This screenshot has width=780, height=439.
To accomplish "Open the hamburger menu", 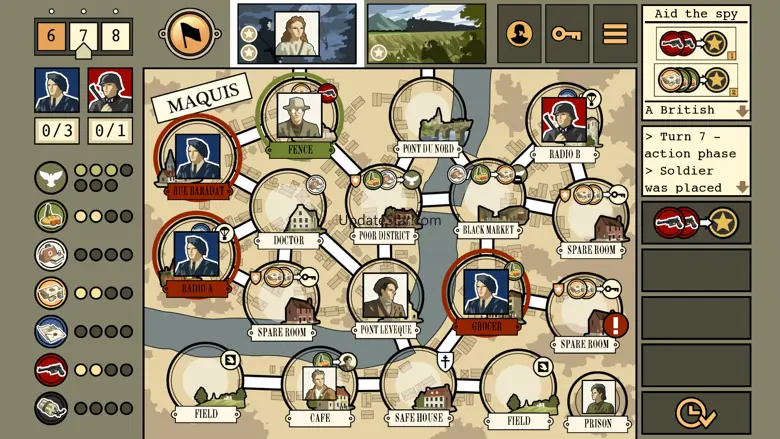I will pos(615,34).
